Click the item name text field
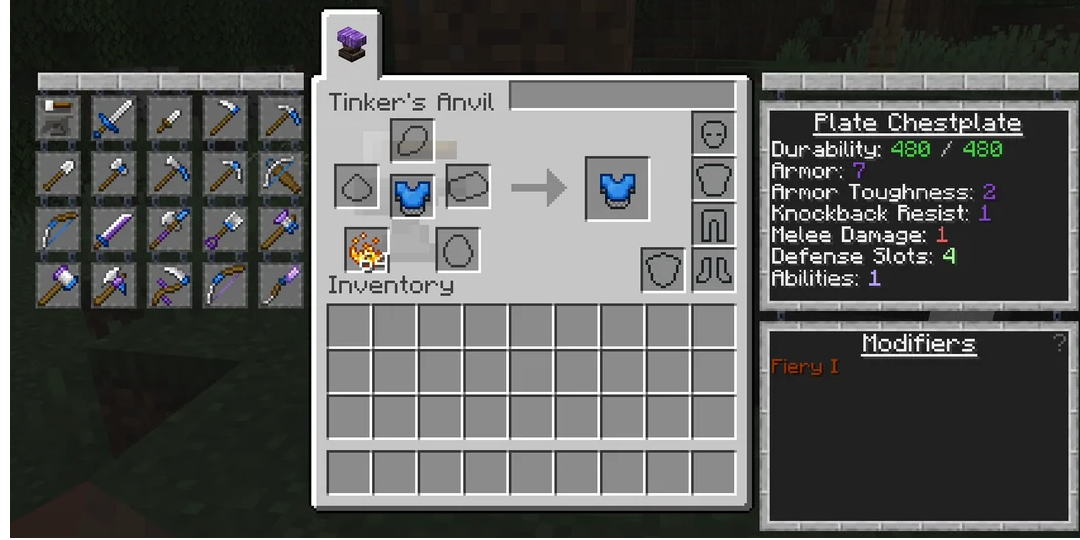The width and height of the screenshot is (1080, 540). pyautogui.click(x=622, y=97)
